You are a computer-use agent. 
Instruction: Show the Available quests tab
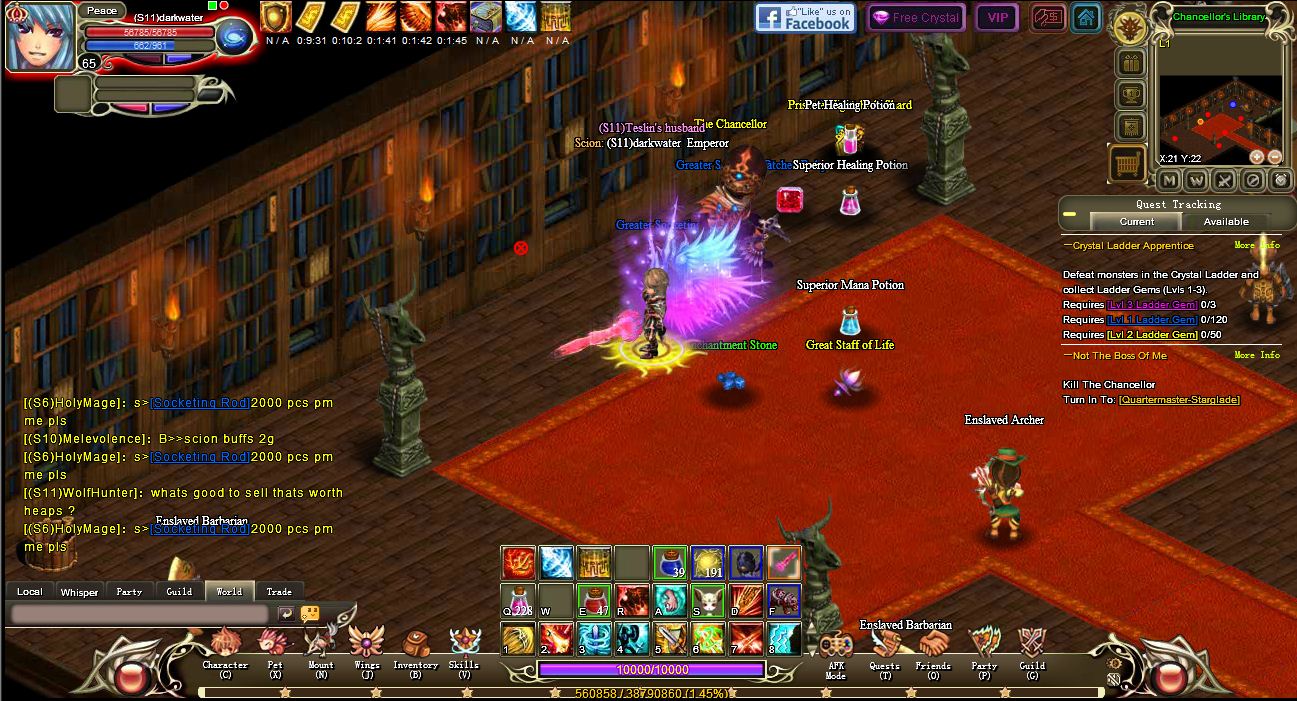tap(1226, 221)
